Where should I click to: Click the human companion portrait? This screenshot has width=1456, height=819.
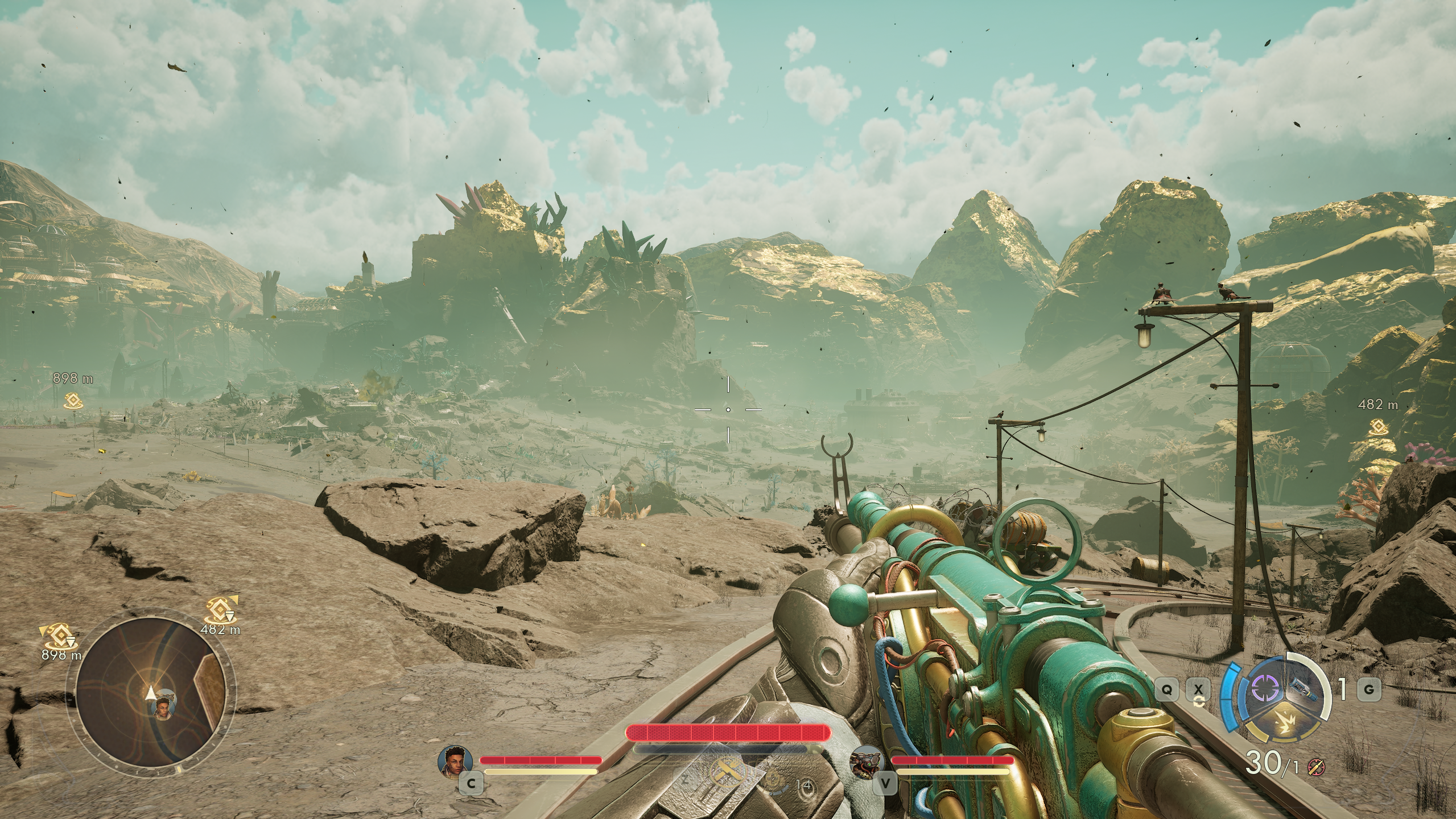tap(455, 760)
